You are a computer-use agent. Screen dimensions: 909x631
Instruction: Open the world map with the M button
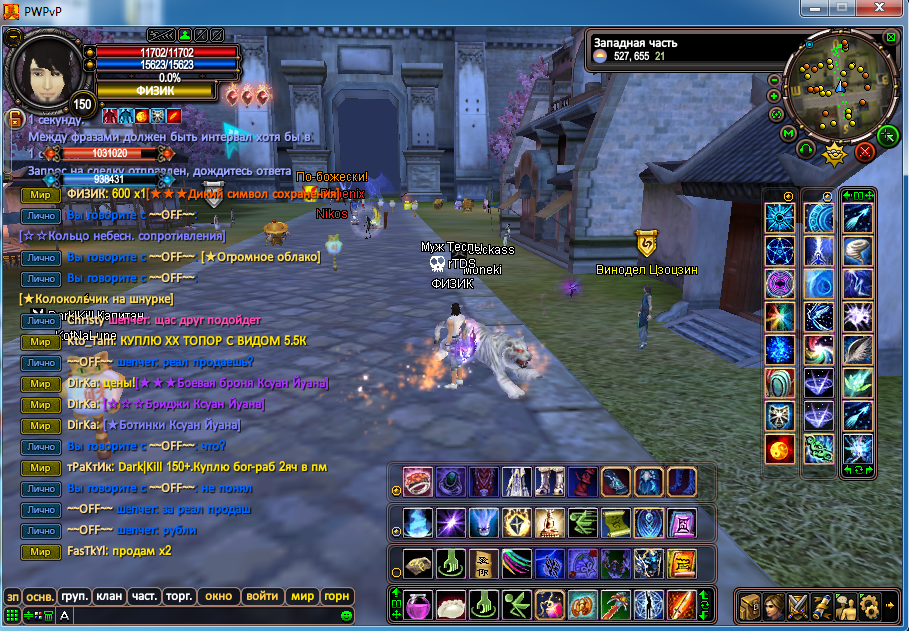788,133
